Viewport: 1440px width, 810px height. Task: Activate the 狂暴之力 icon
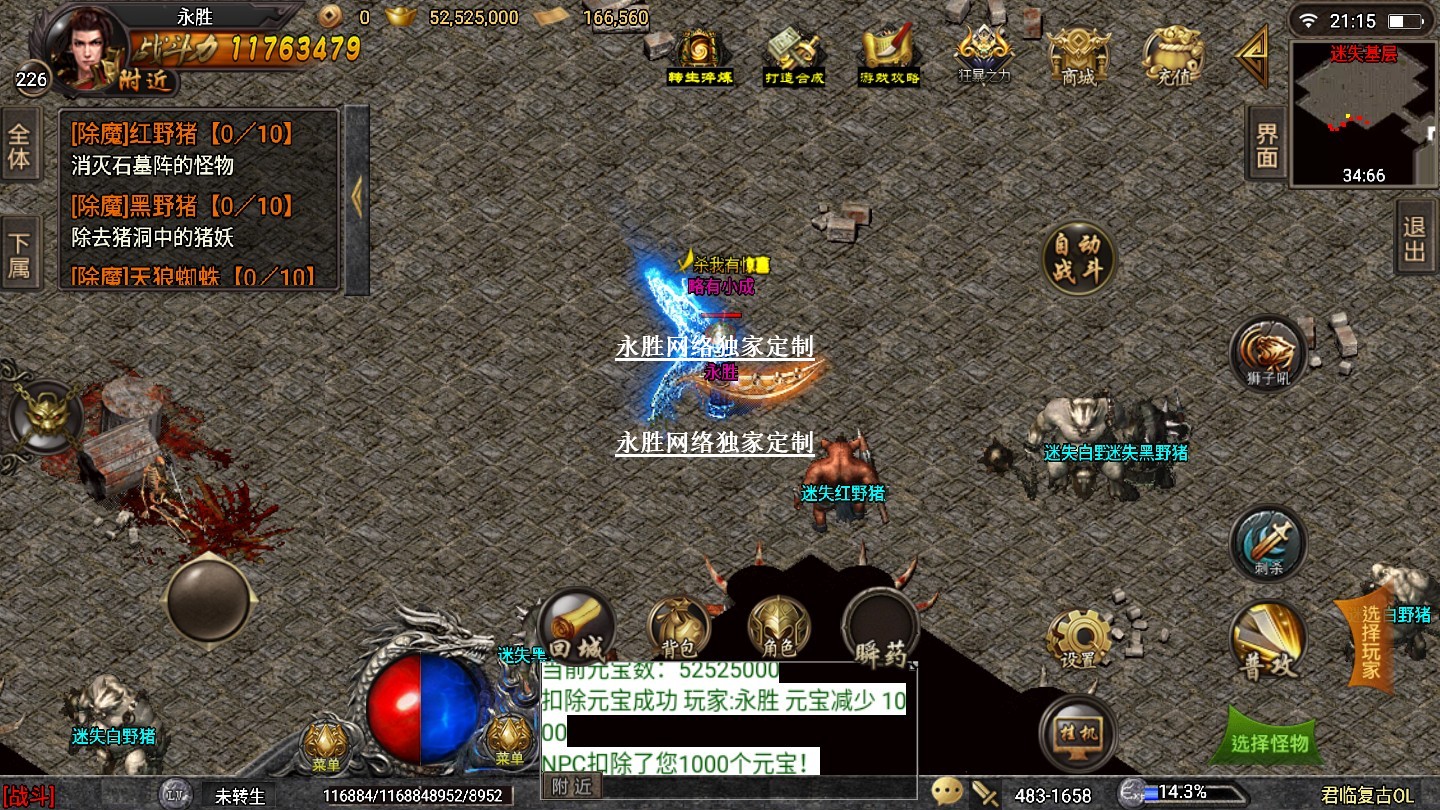(x=985, y=56)
